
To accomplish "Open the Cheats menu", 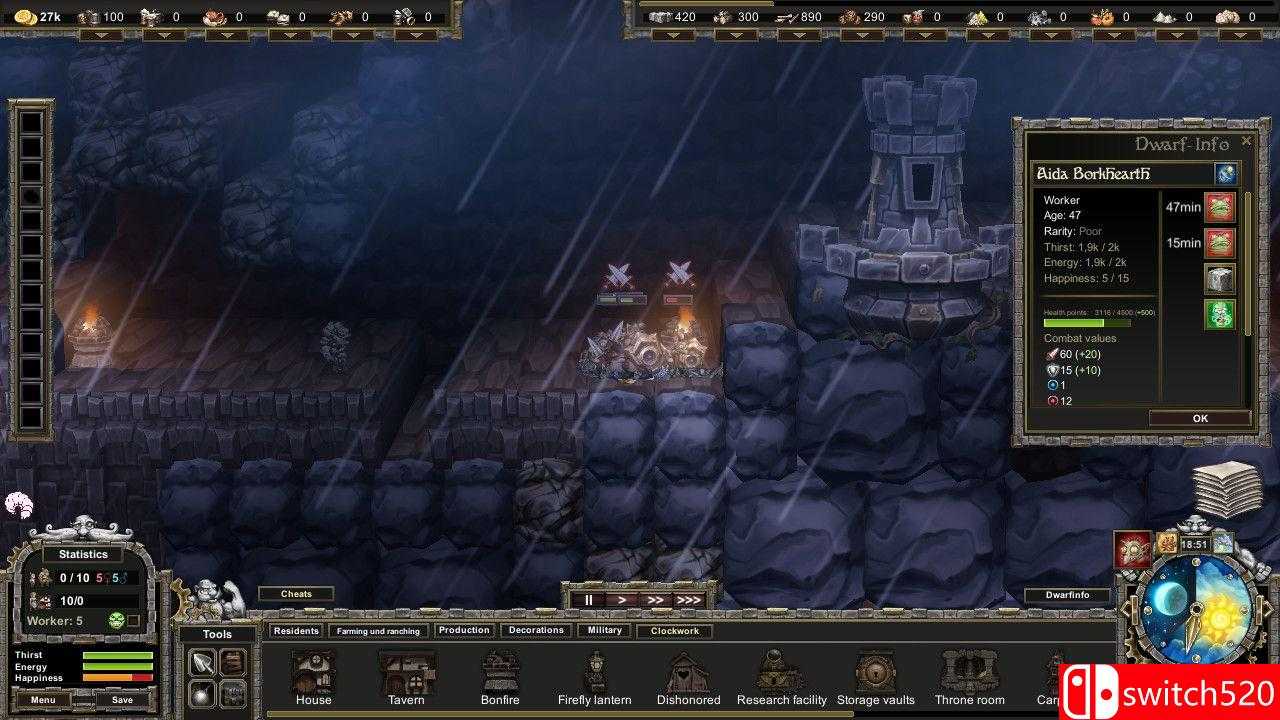I will [x=296, y=593].
